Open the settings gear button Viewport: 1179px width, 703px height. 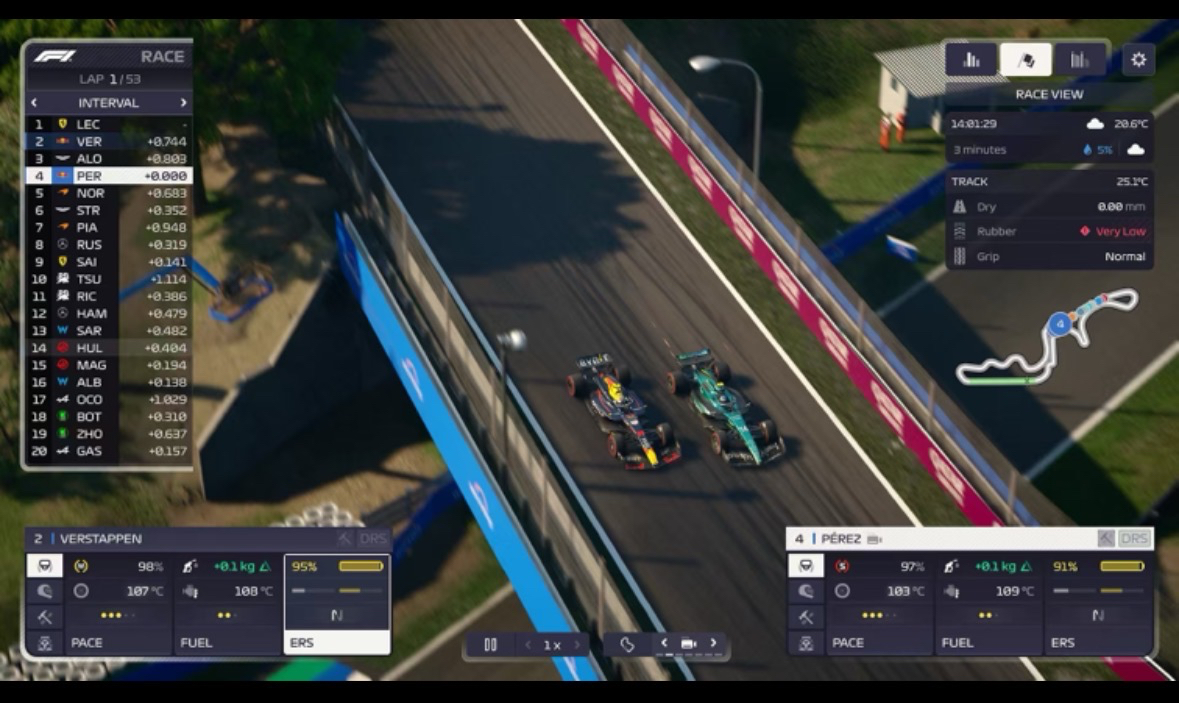pos(1137,60)
